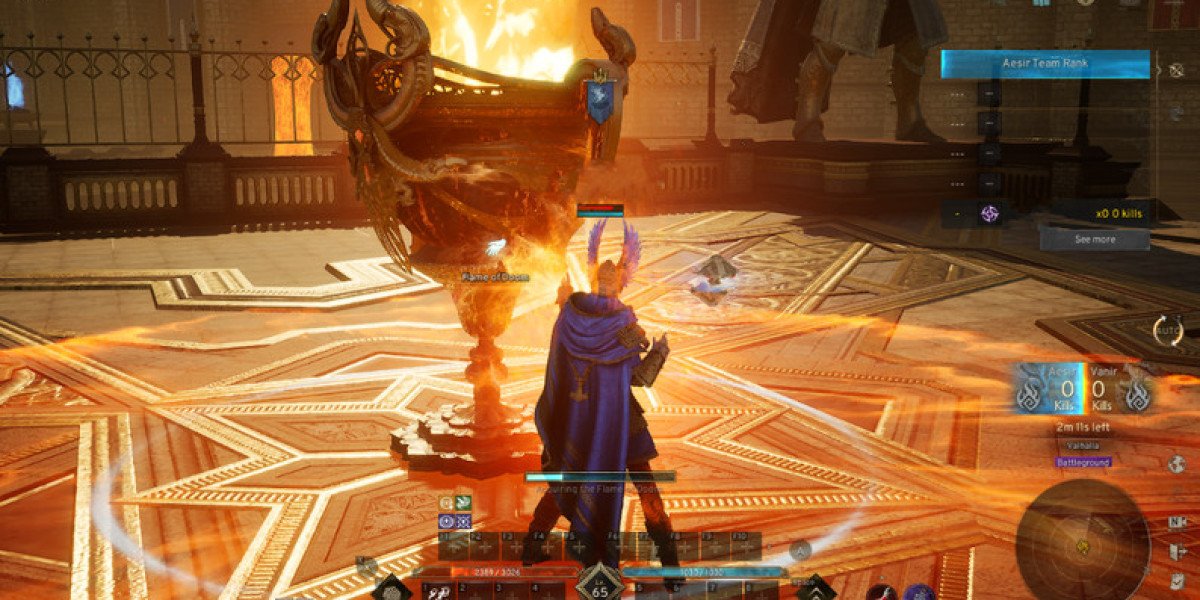Open the quest checklist icon beside minimap
This screenshot has height=600, width=1200.
pos(1176,580)
